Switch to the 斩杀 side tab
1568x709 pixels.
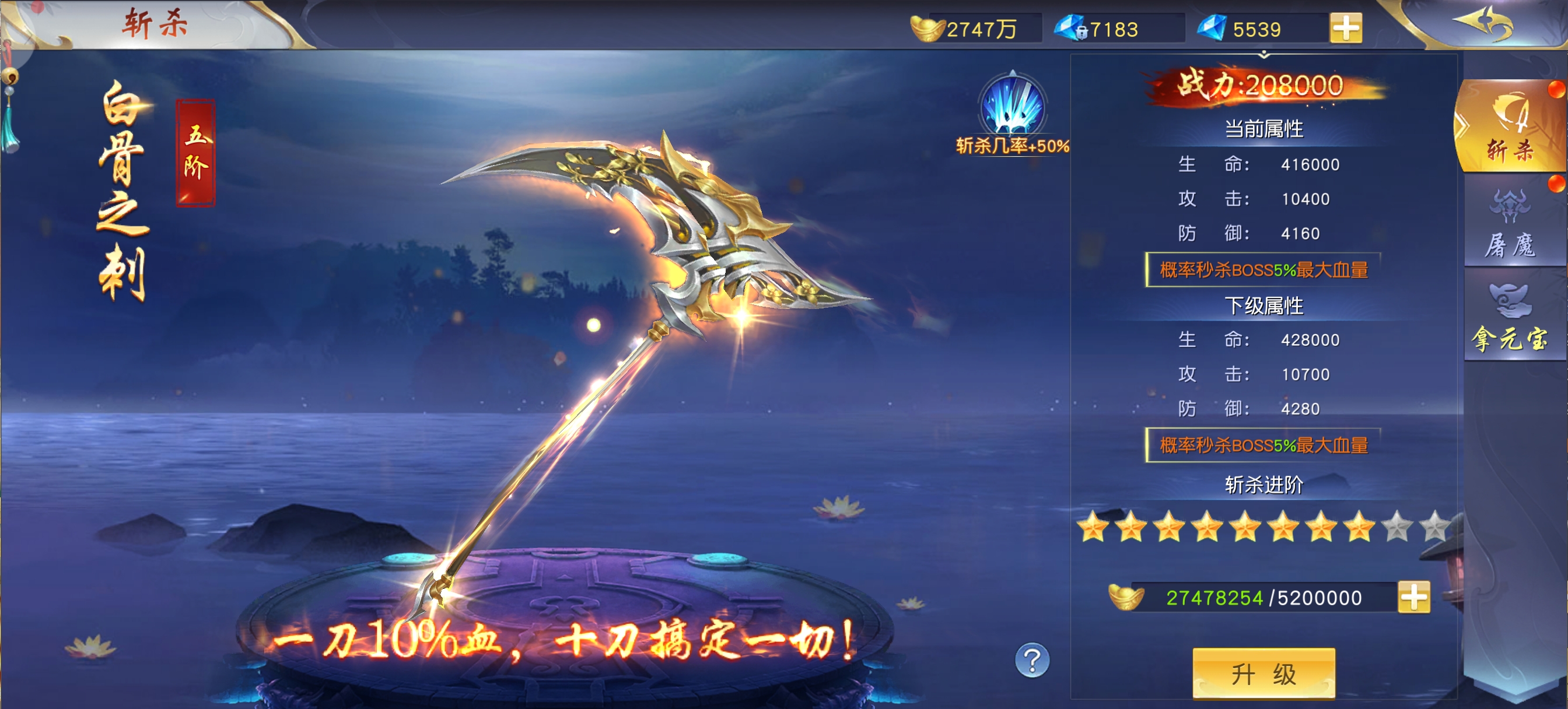[x=1511, y=129]
